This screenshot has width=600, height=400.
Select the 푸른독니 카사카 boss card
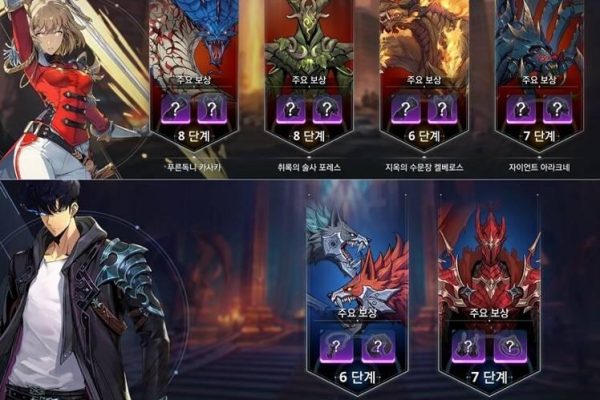197,70
